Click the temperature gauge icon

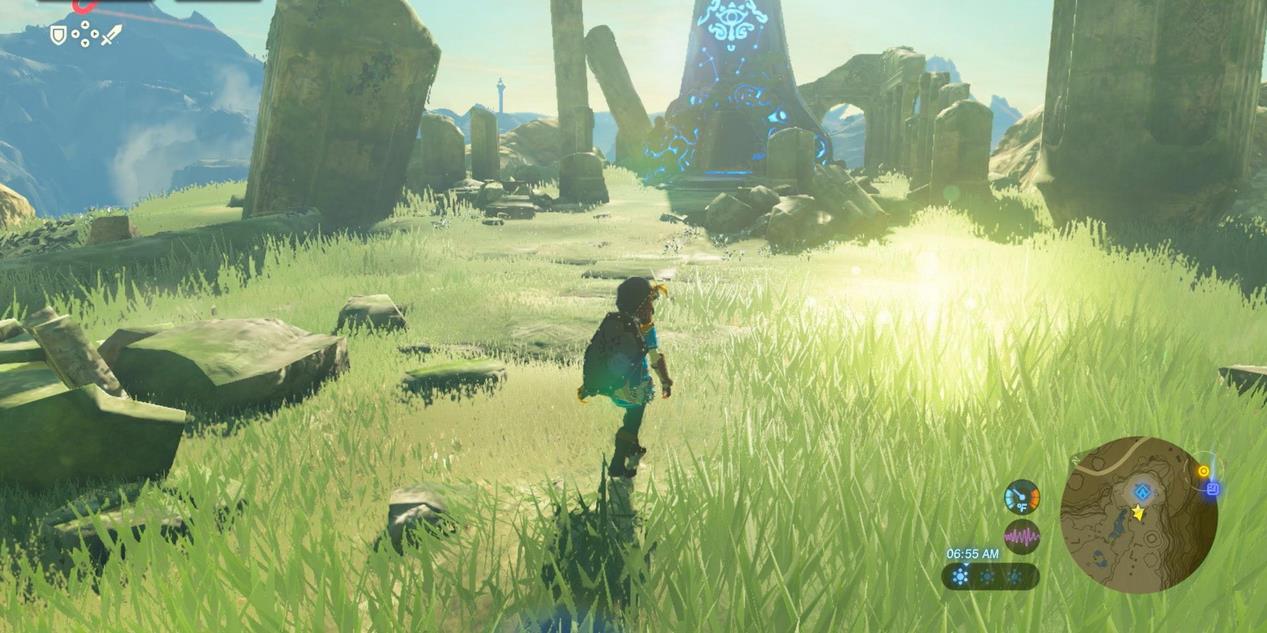[x=1022, y=497]
